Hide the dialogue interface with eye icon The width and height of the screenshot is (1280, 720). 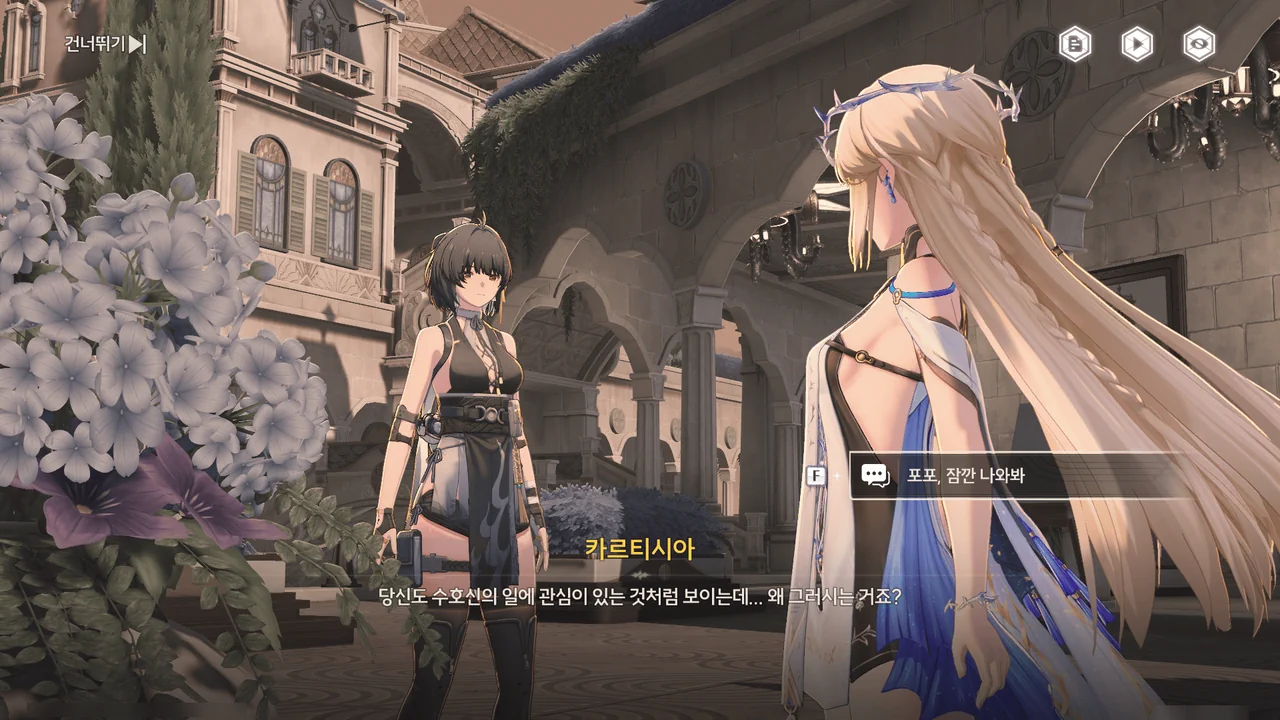1199,44
